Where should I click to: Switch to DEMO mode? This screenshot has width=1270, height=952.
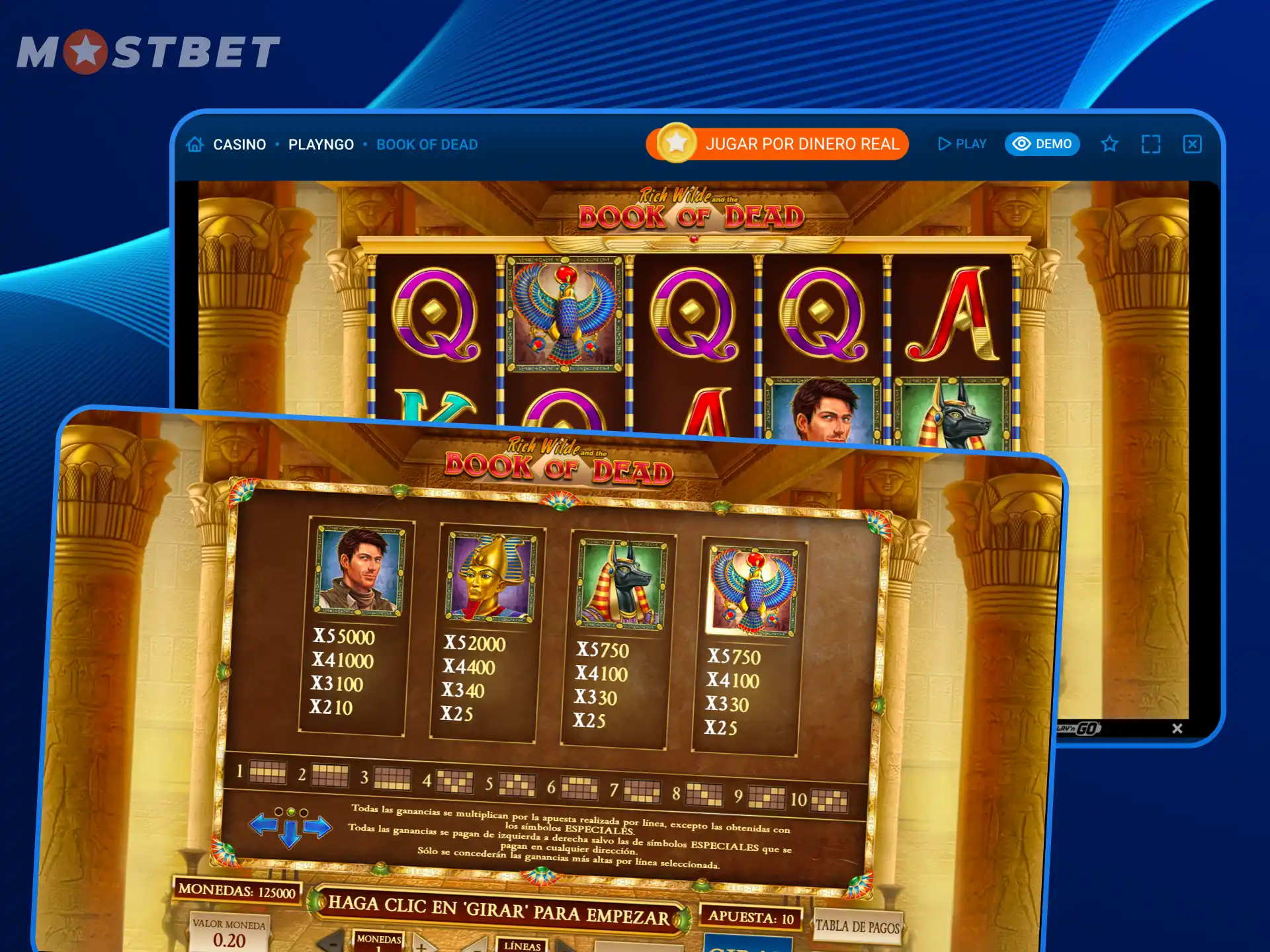pos(1042,143)
